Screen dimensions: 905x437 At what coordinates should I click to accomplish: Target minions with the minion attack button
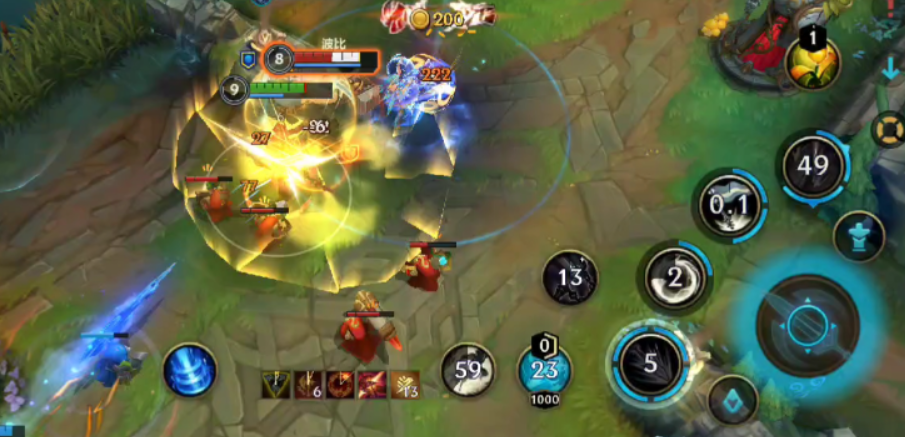(x=733, y=399)
